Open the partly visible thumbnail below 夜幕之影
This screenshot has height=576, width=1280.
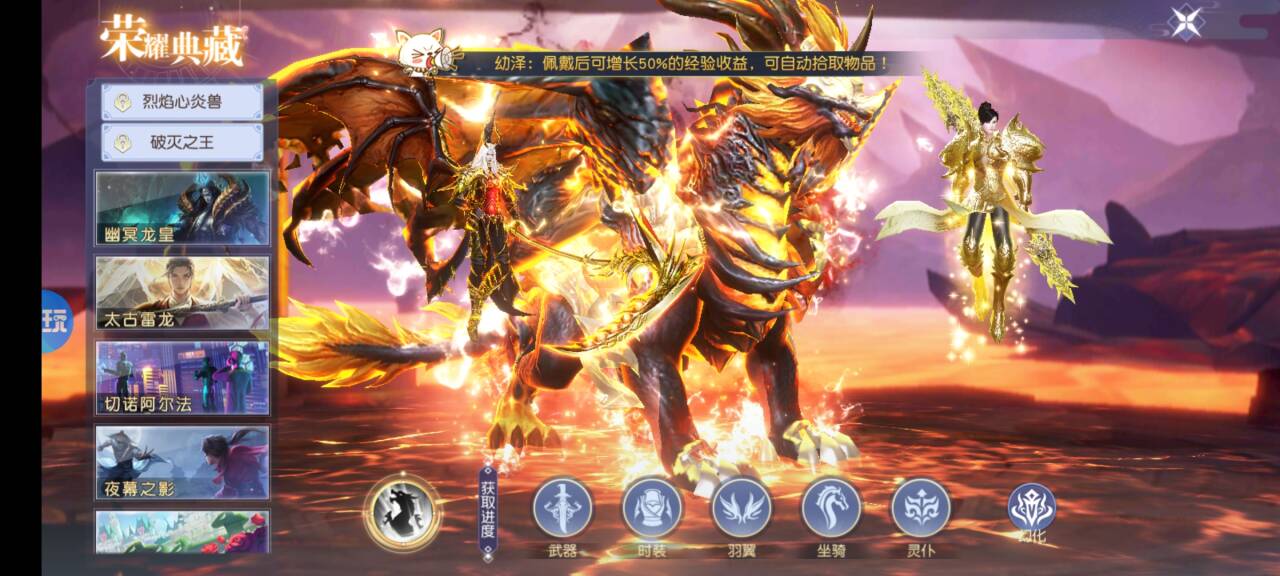click(182, 532)
